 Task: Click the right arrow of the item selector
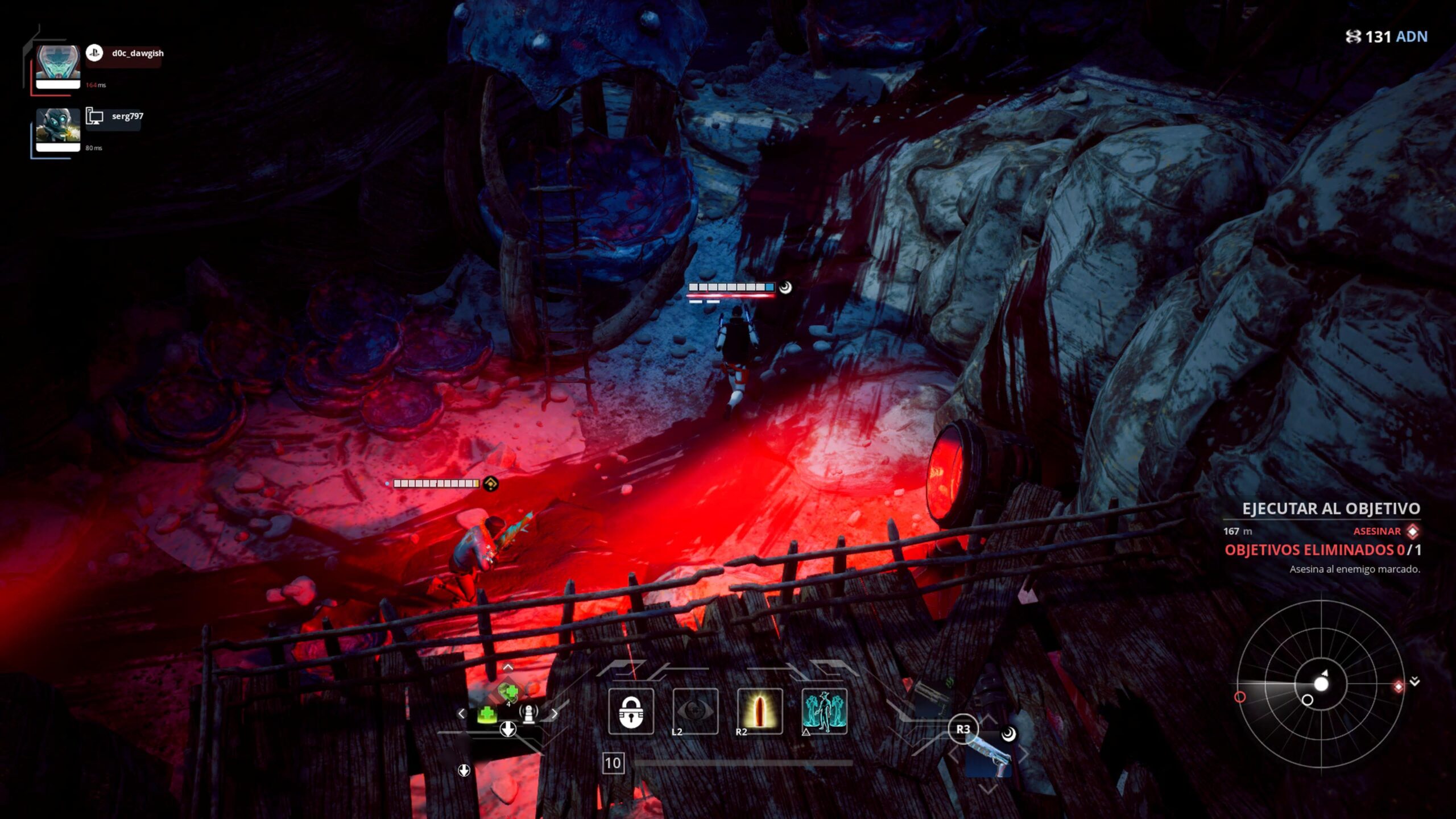(555, 713)
